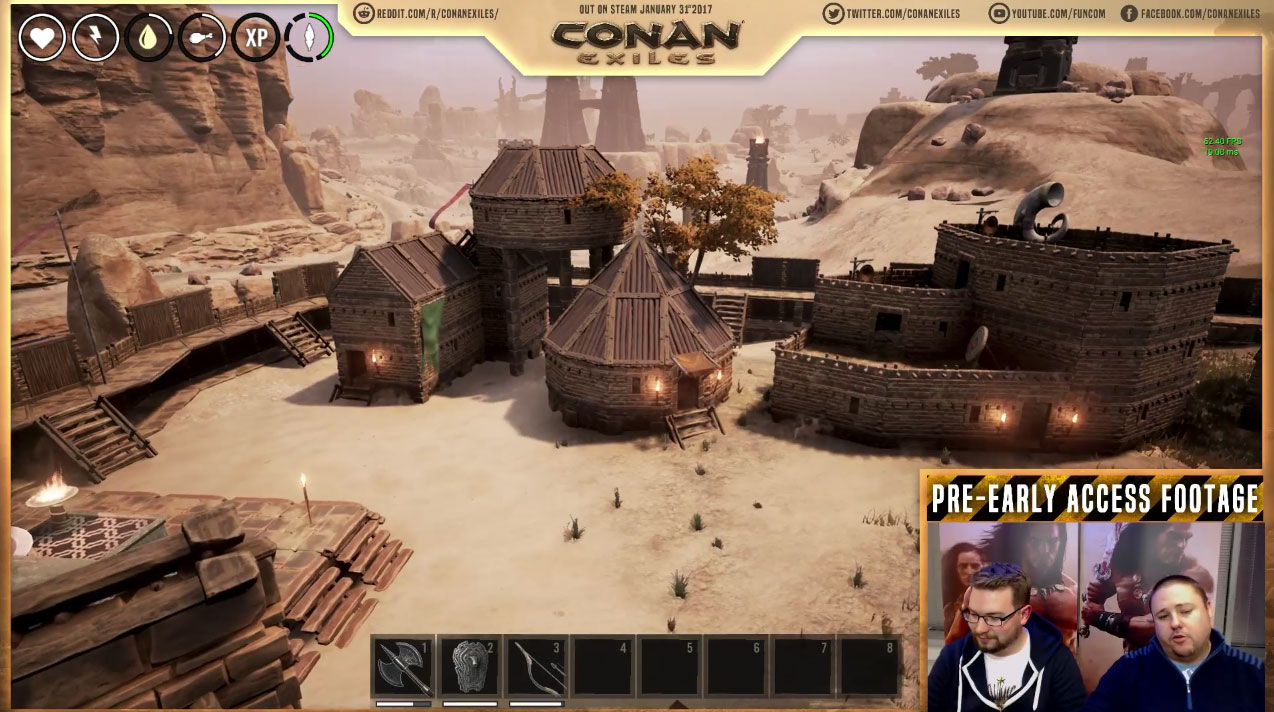Equip the shield in hotbar slot 2
Image resolution: width=1274 pixels, height=712 pixels.
click(470, 666)
